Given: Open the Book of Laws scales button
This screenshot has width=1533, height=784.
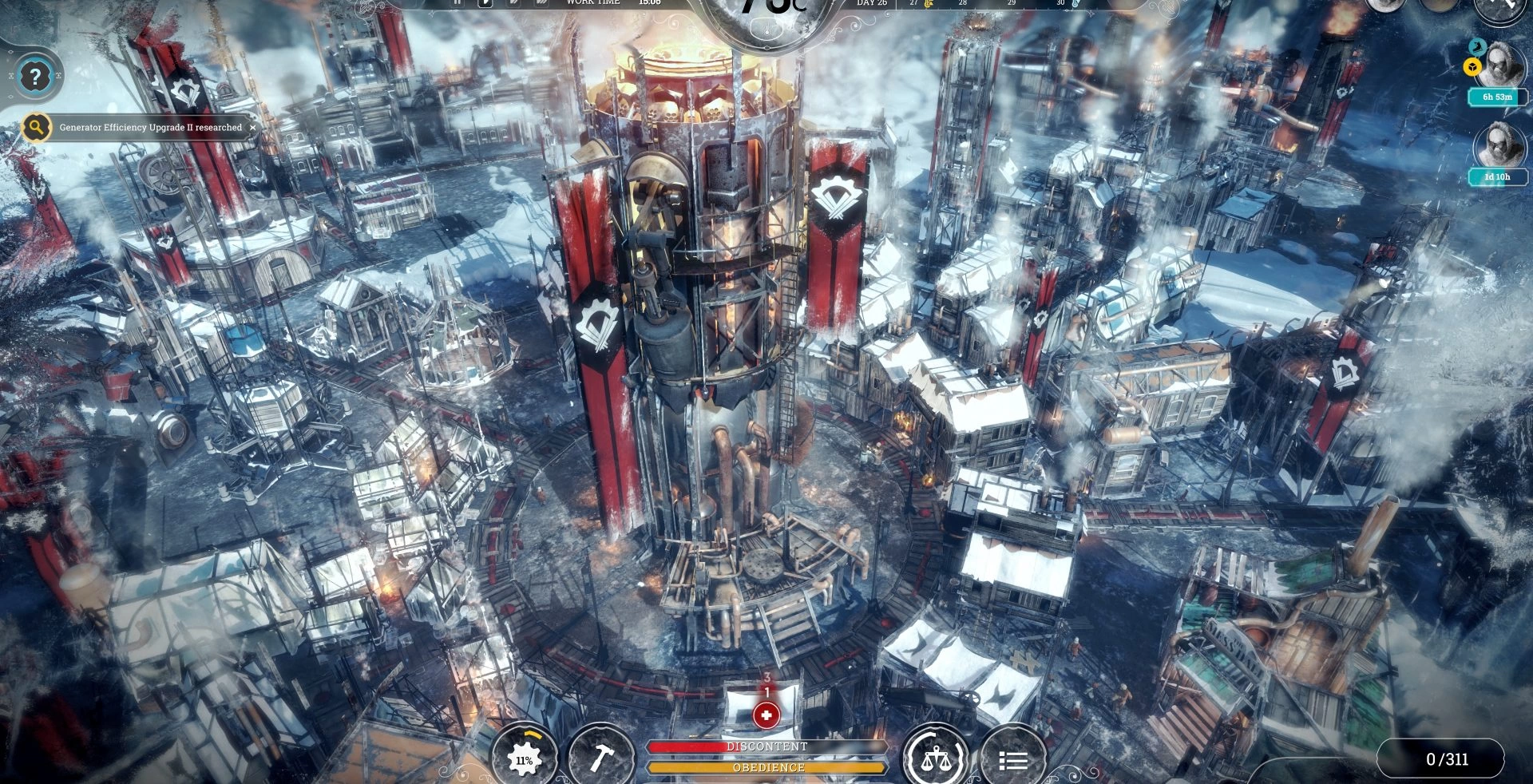Looking at the screenshot, I should [935, 758].
